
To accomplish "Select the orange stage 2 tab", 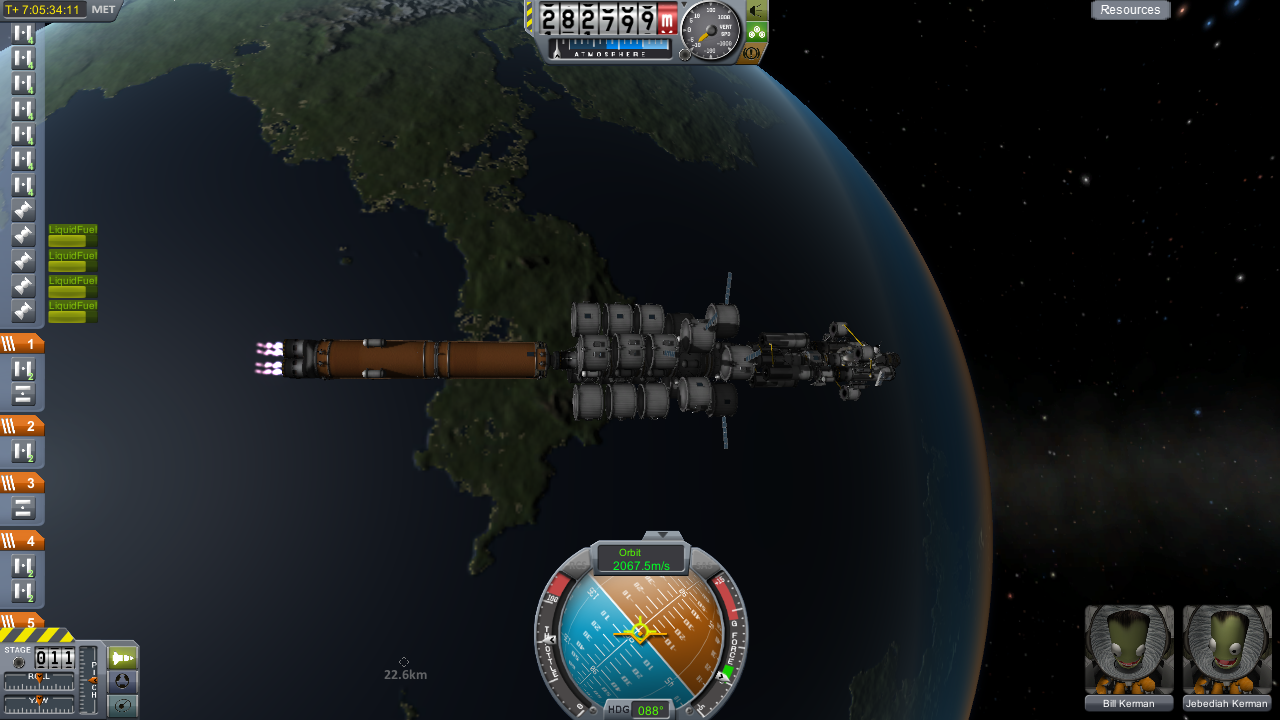I will pyautogui.click(x=22, y=426).
